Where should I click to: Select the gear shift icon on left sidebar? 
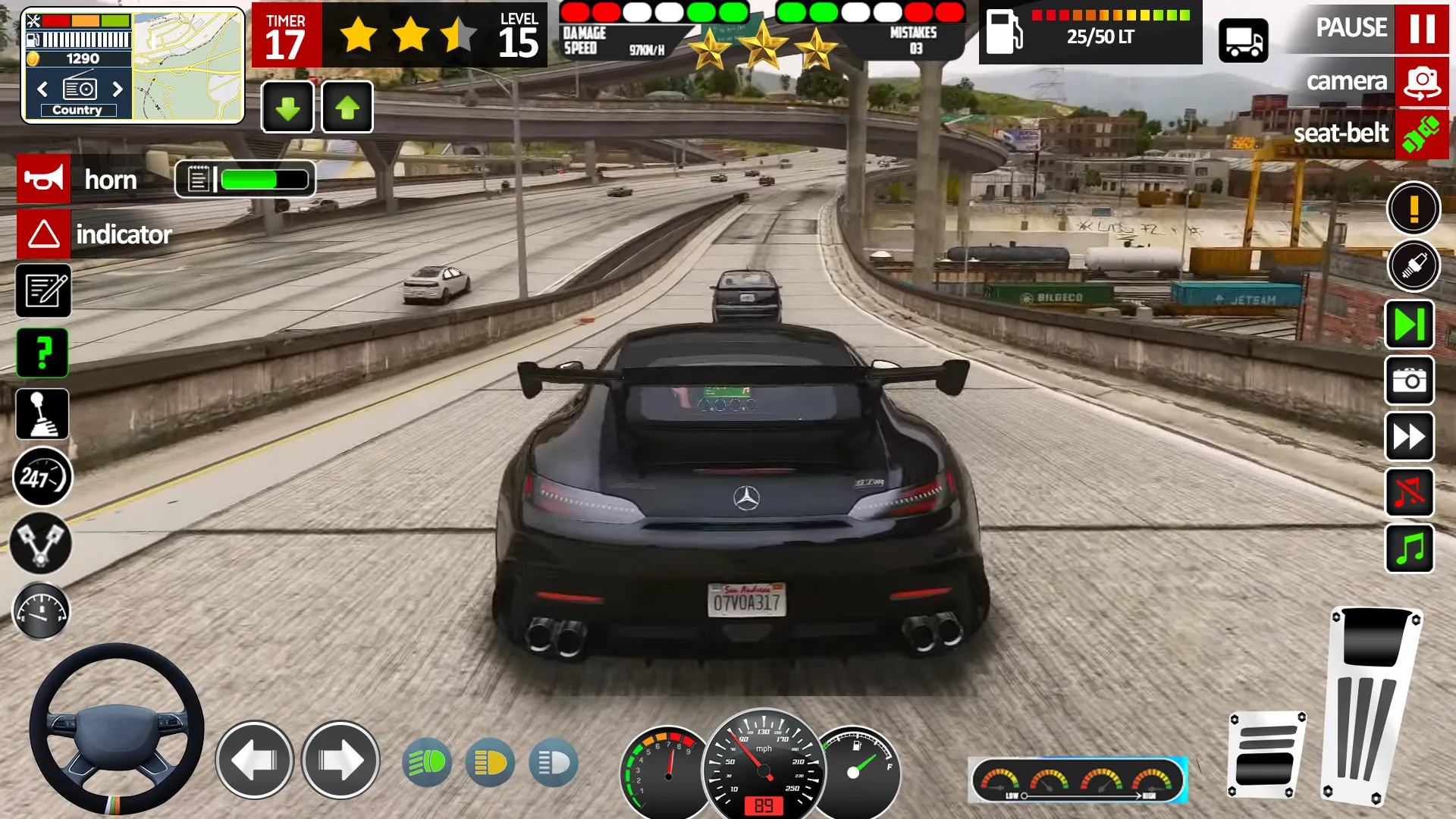[x=42, y=414]
